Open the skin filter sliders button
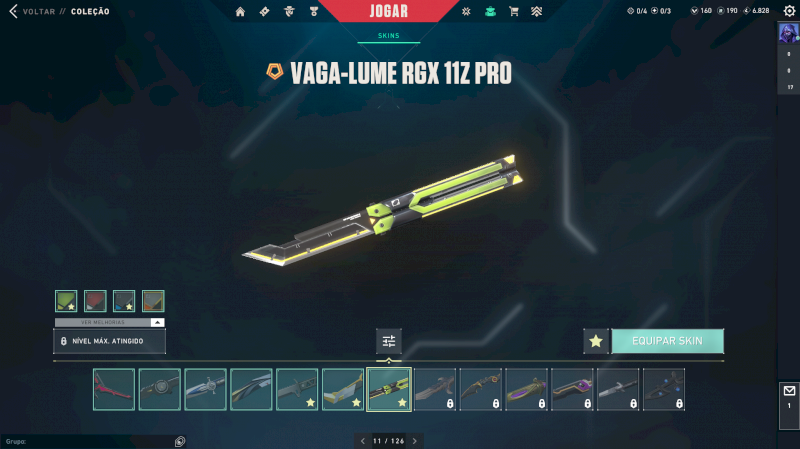This screenshot has width=800, height=449. [389, 341]
